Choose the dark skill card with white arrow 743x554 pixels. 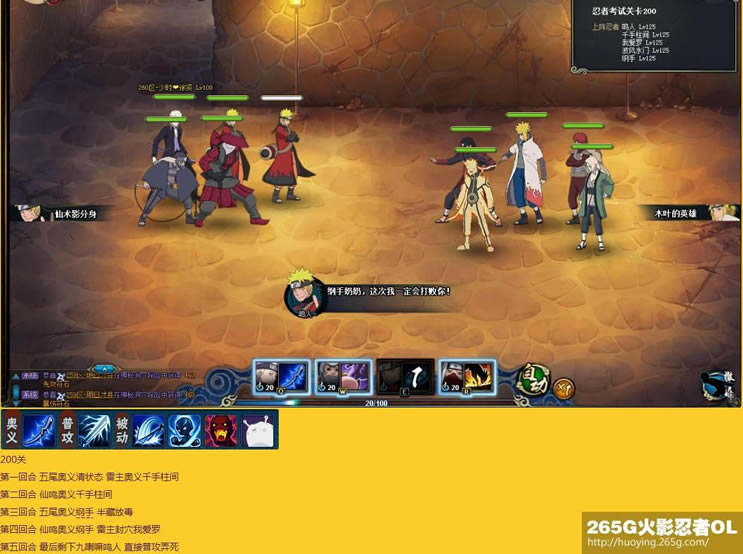coord(405,376)
